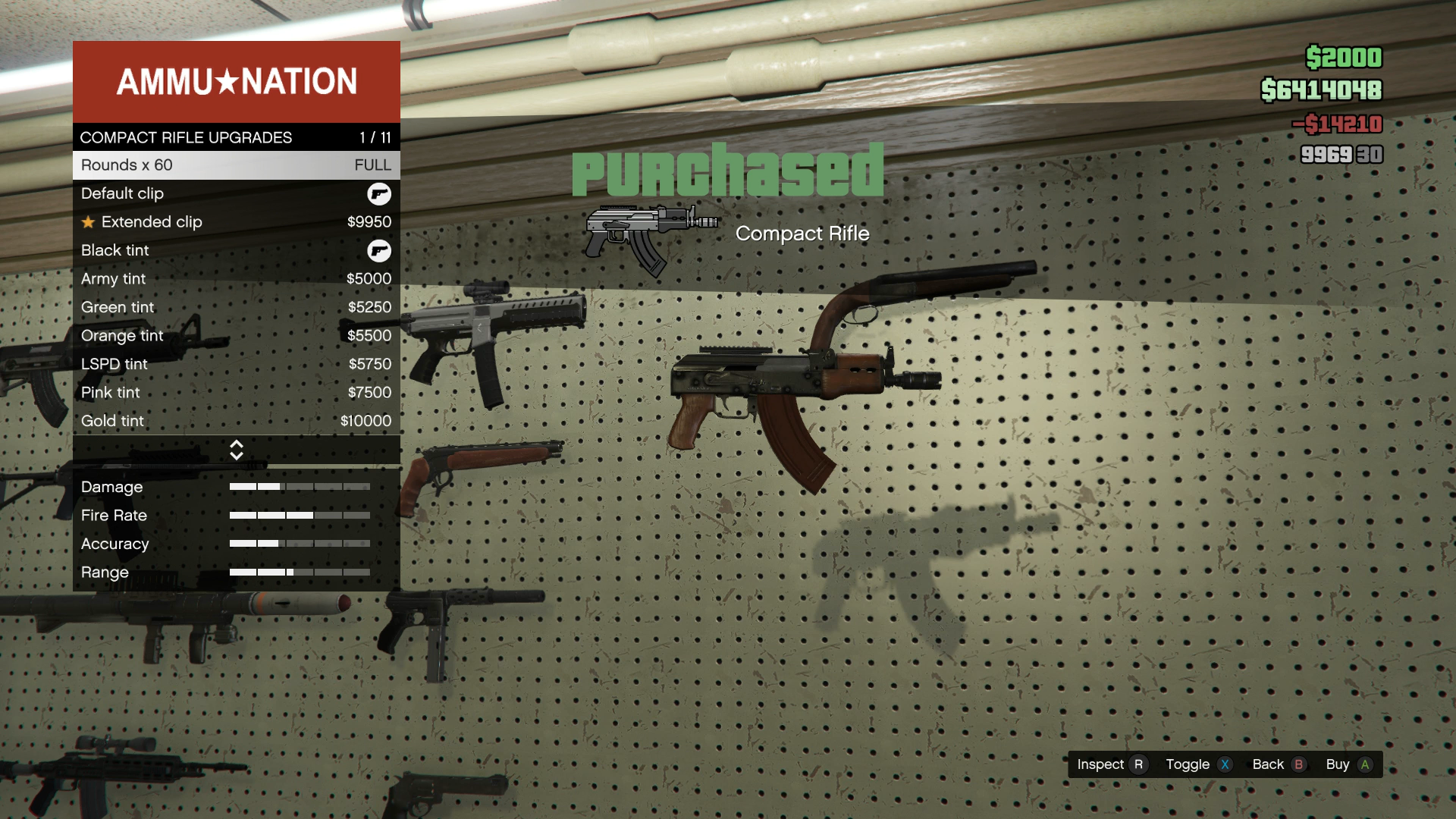Buy the Extended clip upgrade
Image resolution: width=1456 pixels, height=819 pixels.
click(236, 222)
